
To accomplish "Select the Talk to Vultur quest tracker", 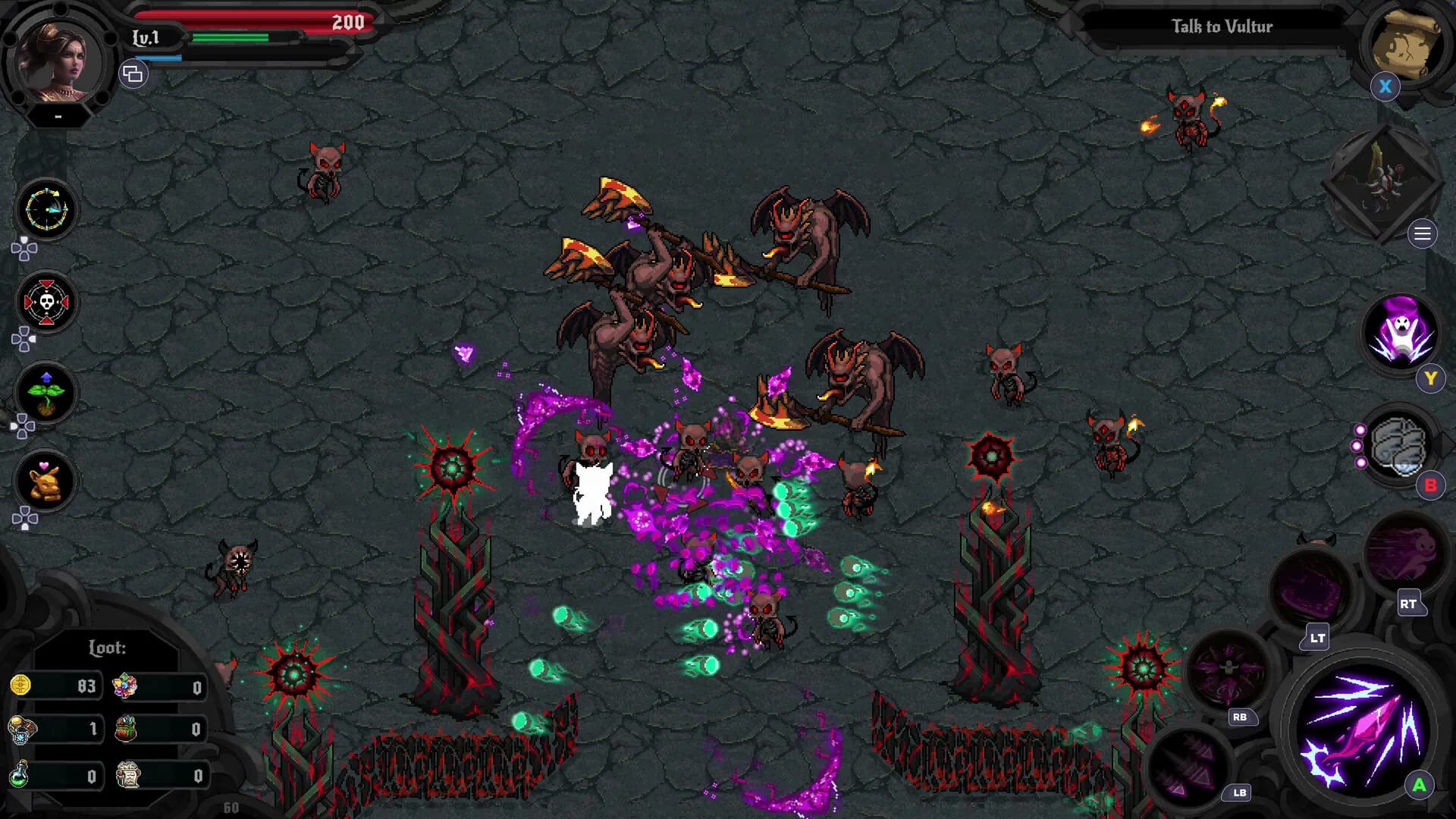I will pos(1221,27).
